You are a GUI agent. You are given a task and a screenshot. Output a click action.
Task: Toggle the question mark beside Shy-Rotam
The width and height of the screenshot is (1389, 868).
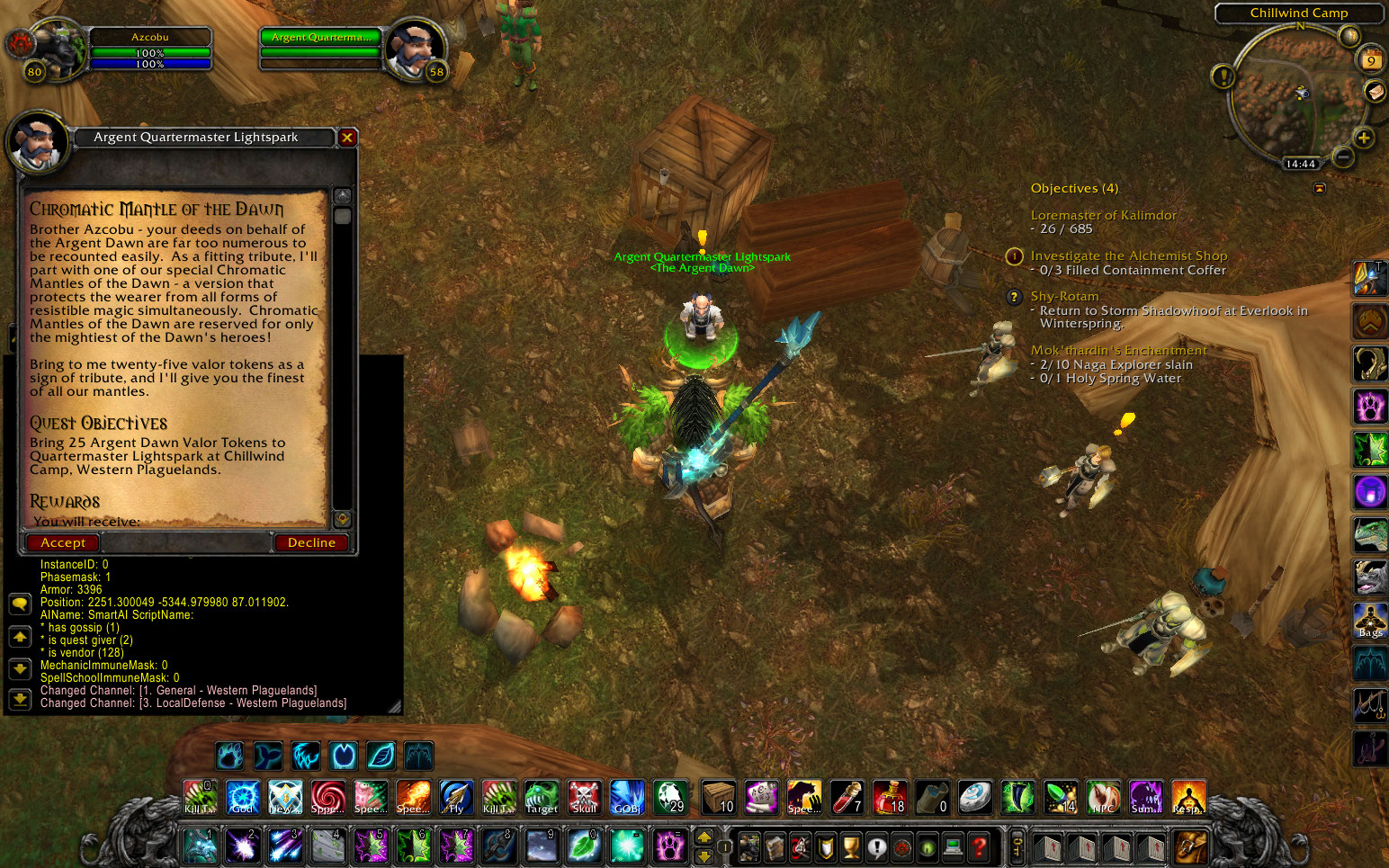(x=1014, y=297)
